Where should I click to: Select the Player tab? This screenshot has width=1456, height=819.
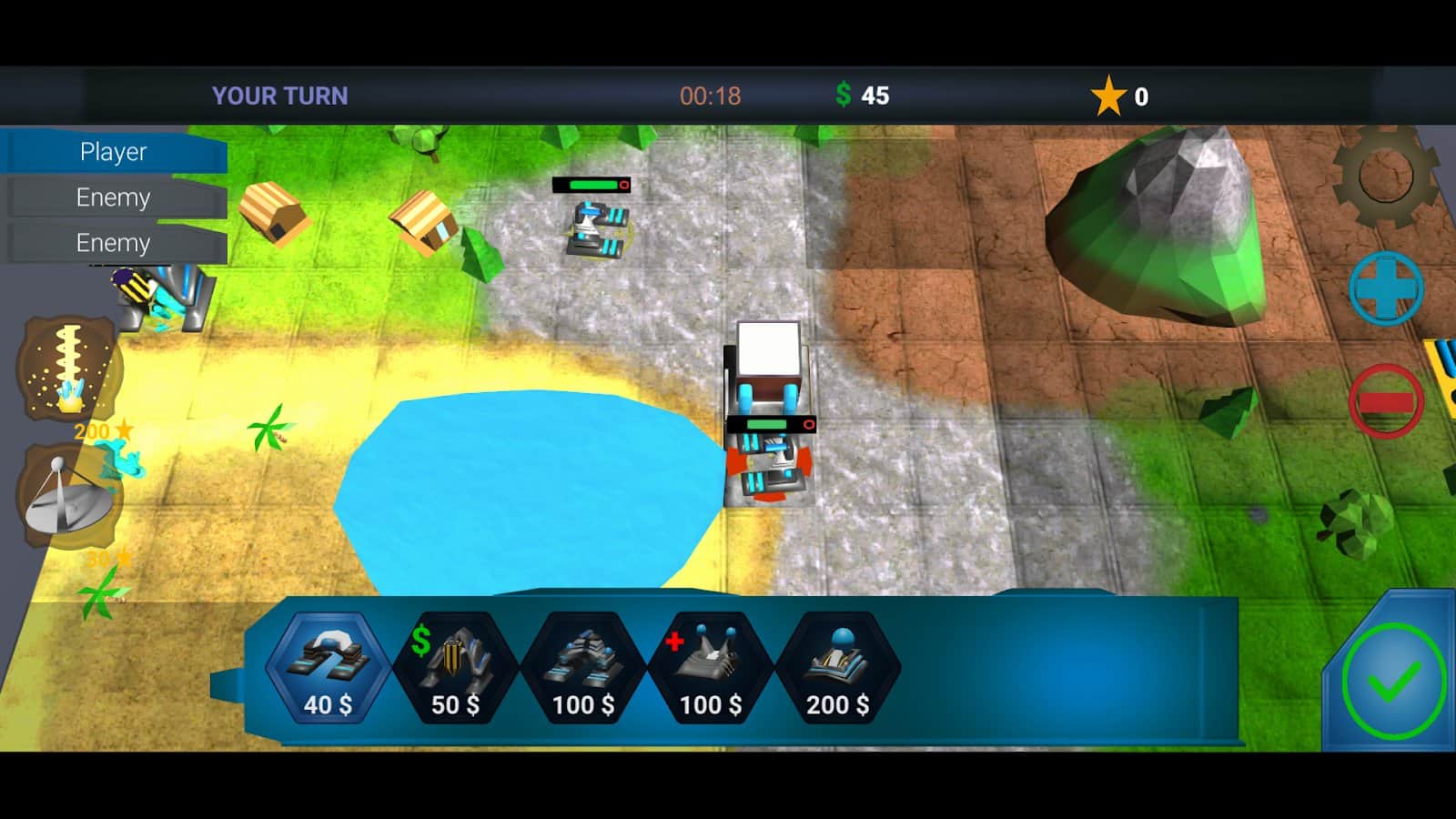(114, 152)
